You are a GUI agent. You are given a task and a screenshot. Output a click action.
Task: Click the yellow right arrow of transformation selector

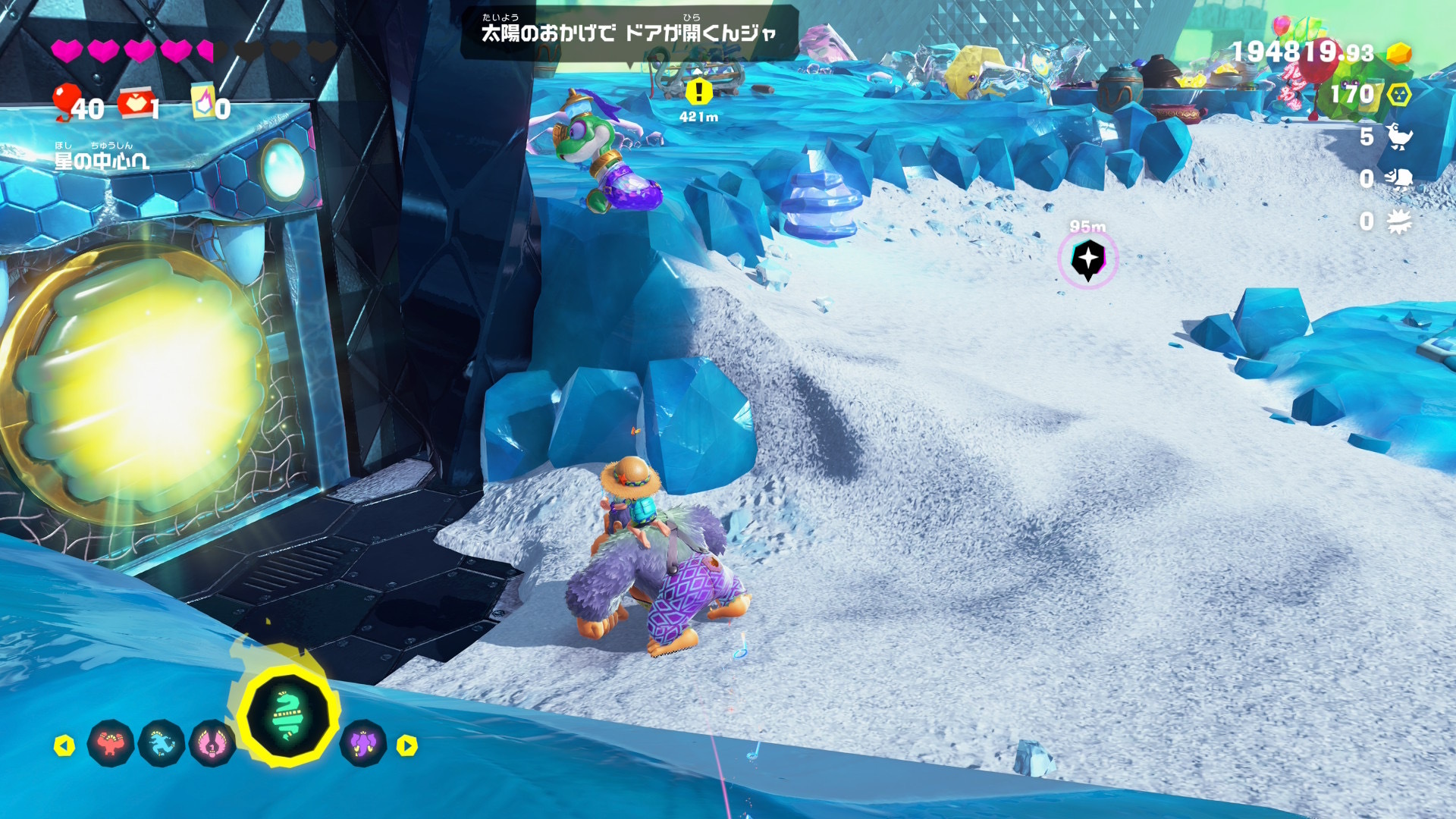[x=407, y=746]
